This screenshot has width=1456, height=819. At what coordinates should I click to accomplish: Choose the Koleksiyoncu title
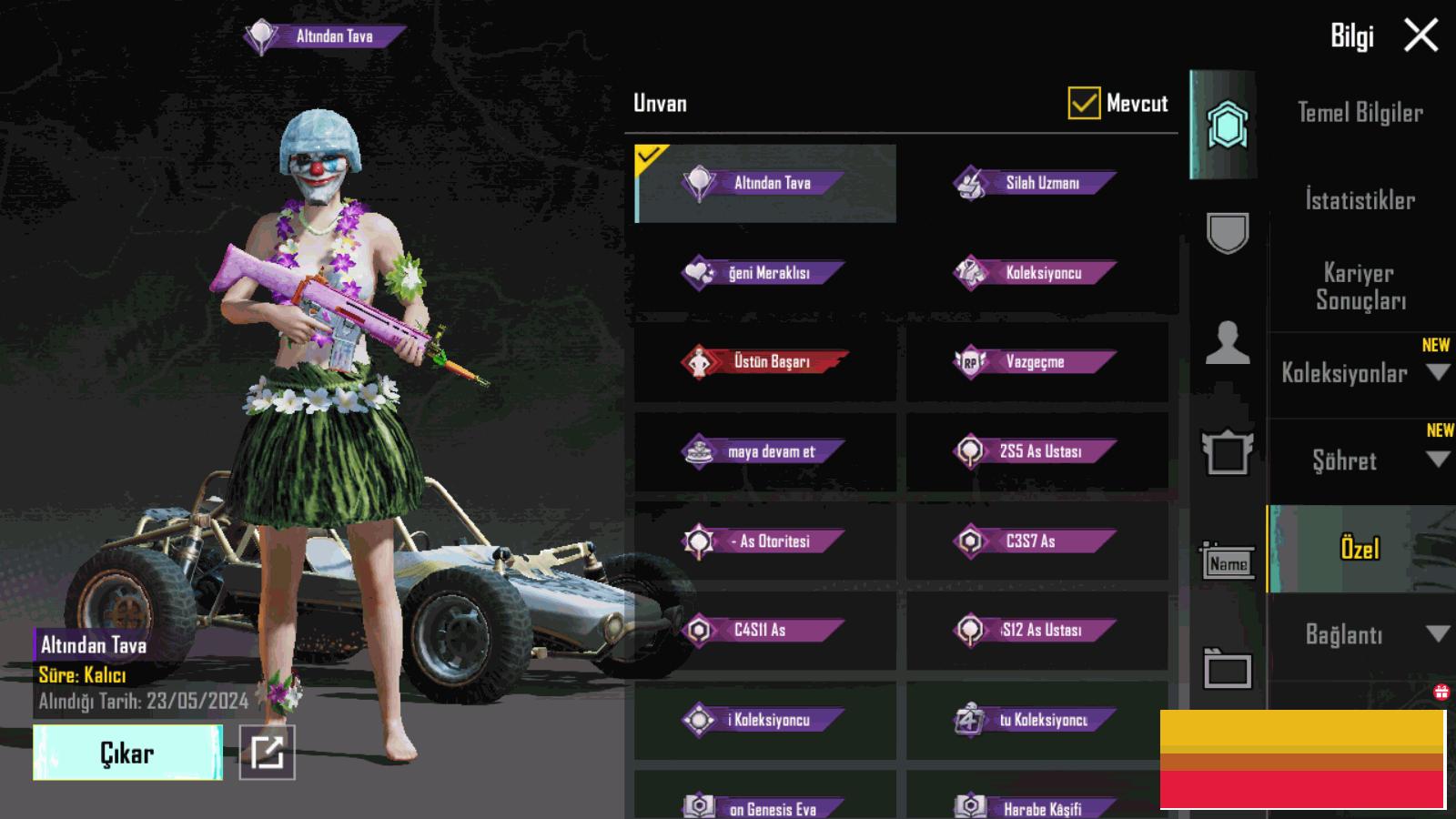point(1036,272)
